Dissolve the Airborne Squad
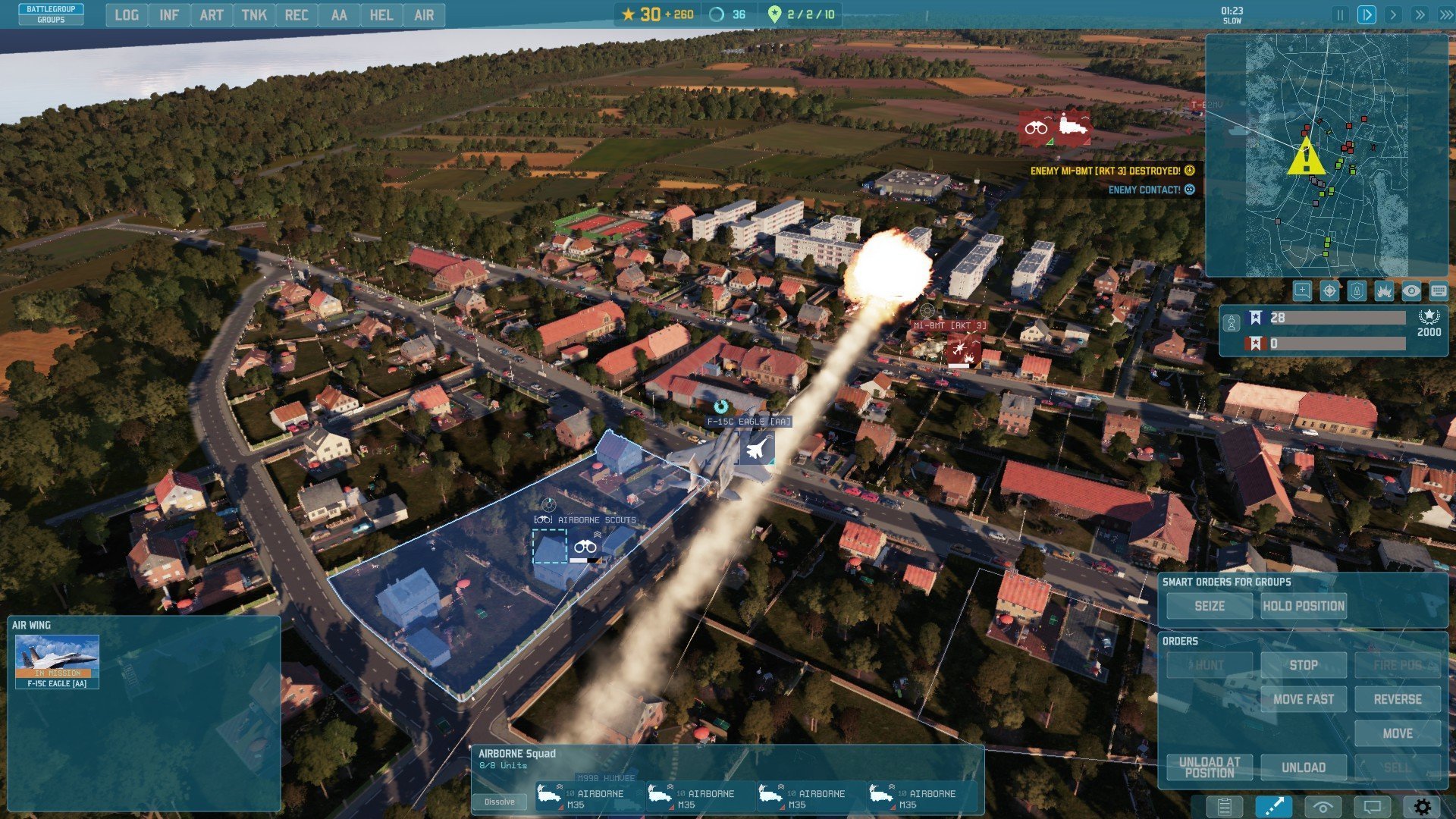The width and height of the screenshot is (1456, 819). 499,802
